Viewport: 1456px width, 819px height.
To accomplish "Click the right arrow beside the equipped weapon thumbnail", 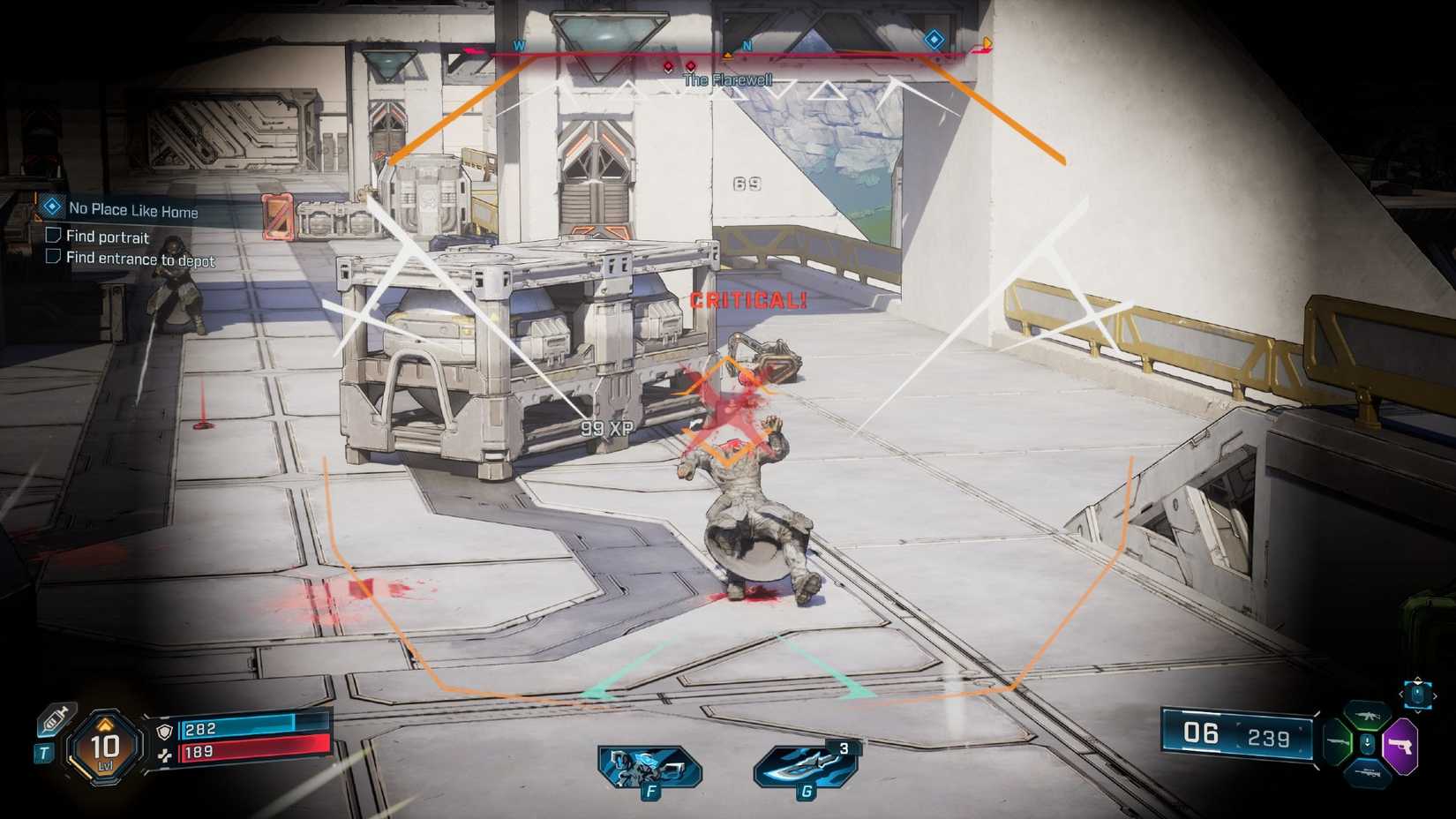I will tap(1436, 695).
